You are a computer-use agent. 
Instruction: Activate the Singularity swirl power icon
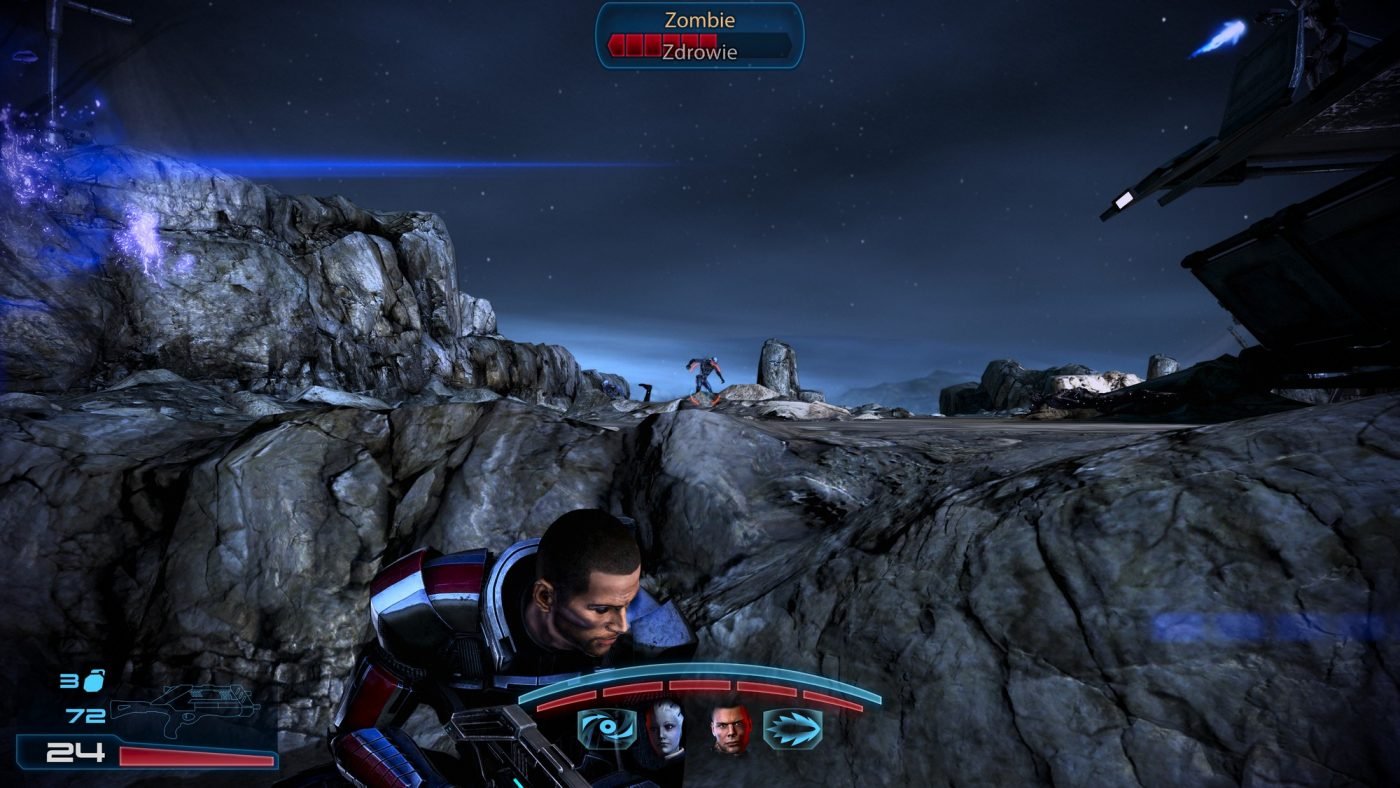click(606, 729)
